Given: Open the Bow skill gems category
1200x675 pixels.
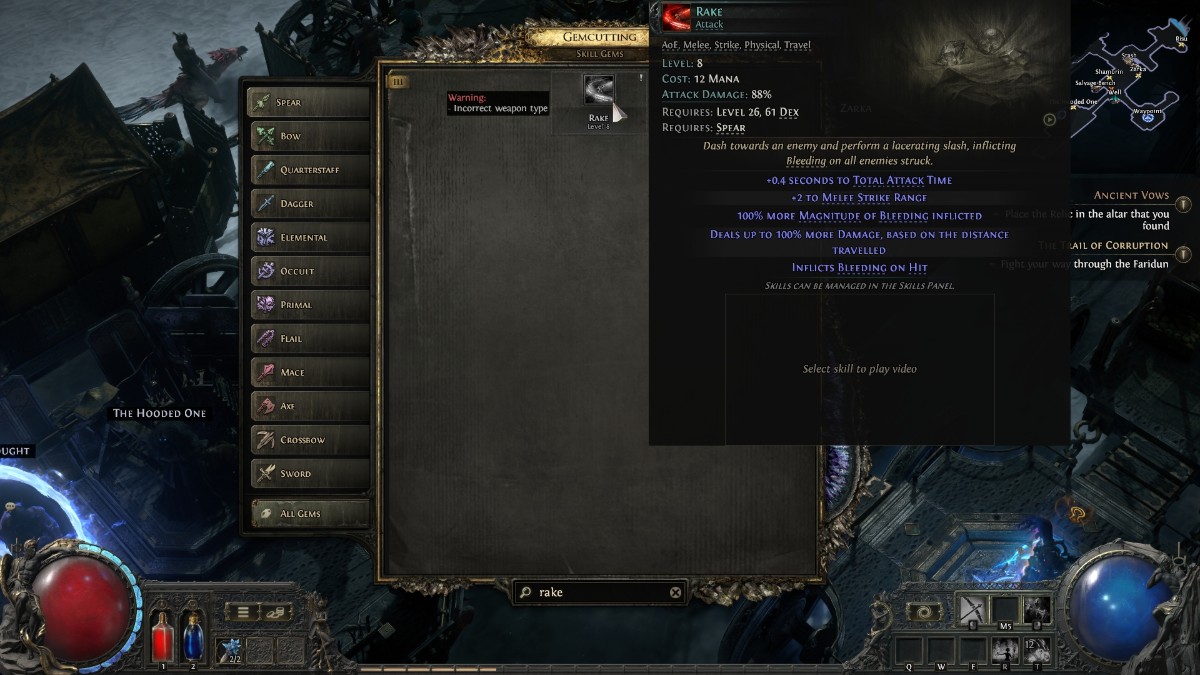Looking at the screenshot, I should 308,136.
